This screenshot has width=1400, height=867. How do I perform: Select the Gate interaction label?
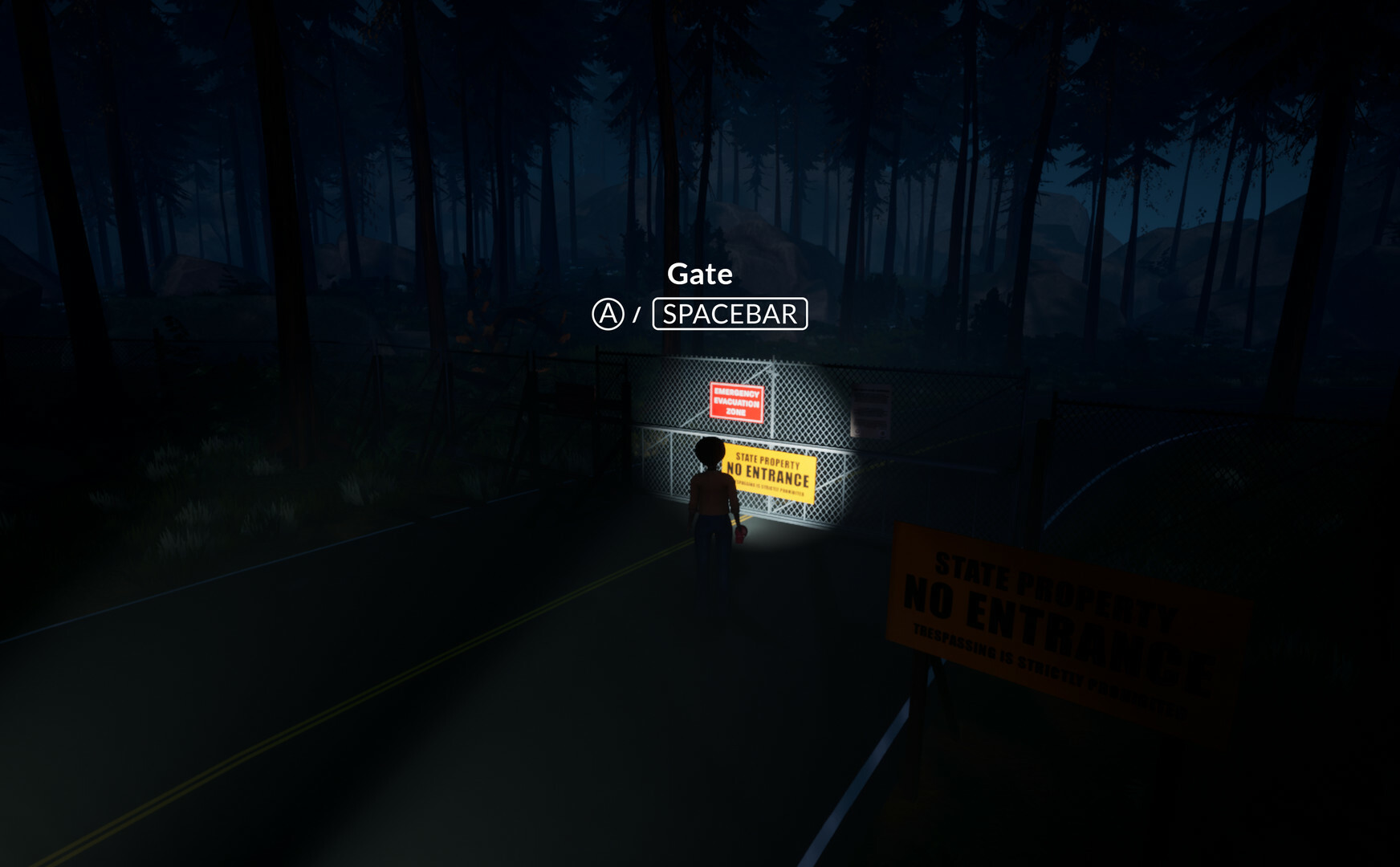pyautogui.click(x=700, y=273)
